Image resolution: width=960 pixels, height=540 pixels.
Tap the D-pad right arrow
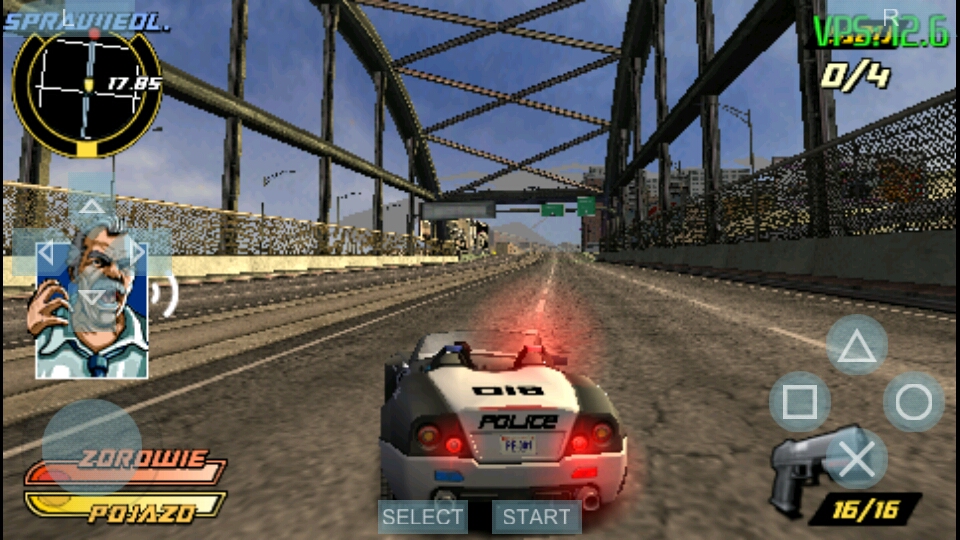(x=137, y=252)
